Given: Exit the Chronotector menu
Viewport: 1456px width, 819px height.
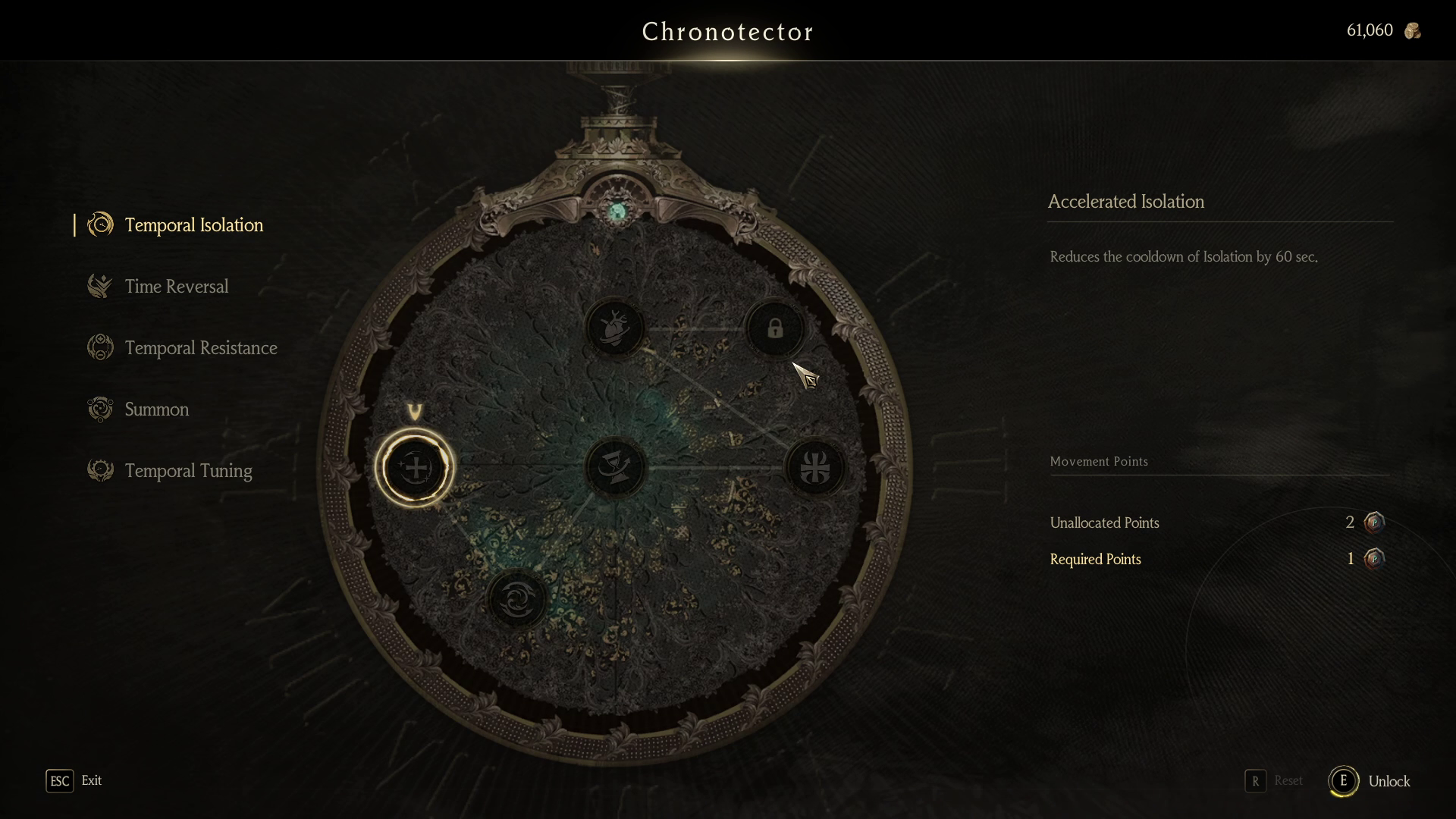Looking at the screenshot, I should coord(74,781).
